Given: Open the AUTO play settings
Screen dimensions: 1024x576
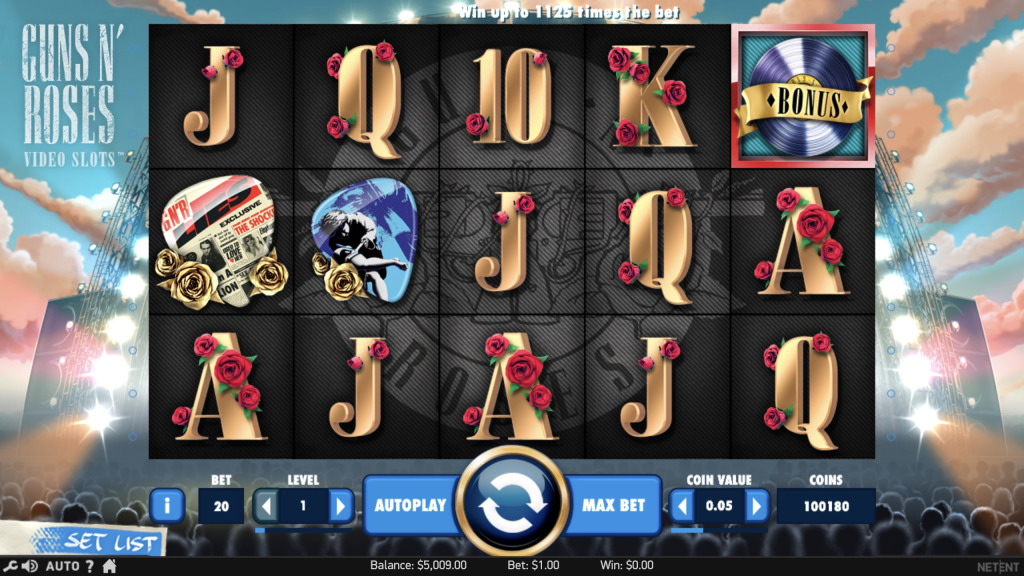Looking at the screenshot, I should [62, 567].
